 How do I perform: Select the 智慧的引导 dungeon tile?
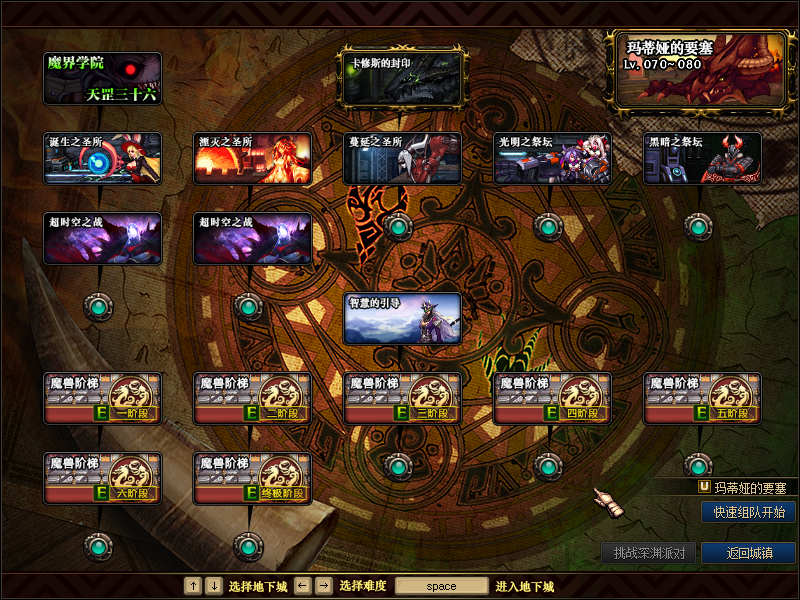[x=402, y=318]
